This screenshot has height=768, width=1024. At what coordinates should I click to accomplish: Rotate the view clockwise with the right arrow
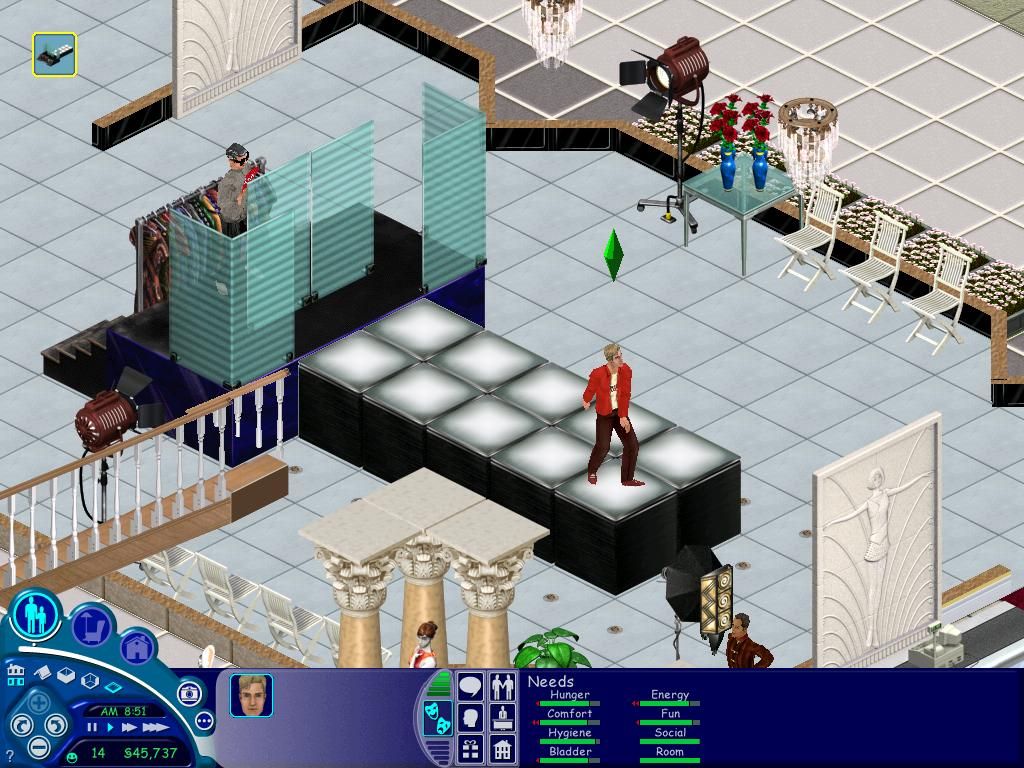(x=57, y=725)
